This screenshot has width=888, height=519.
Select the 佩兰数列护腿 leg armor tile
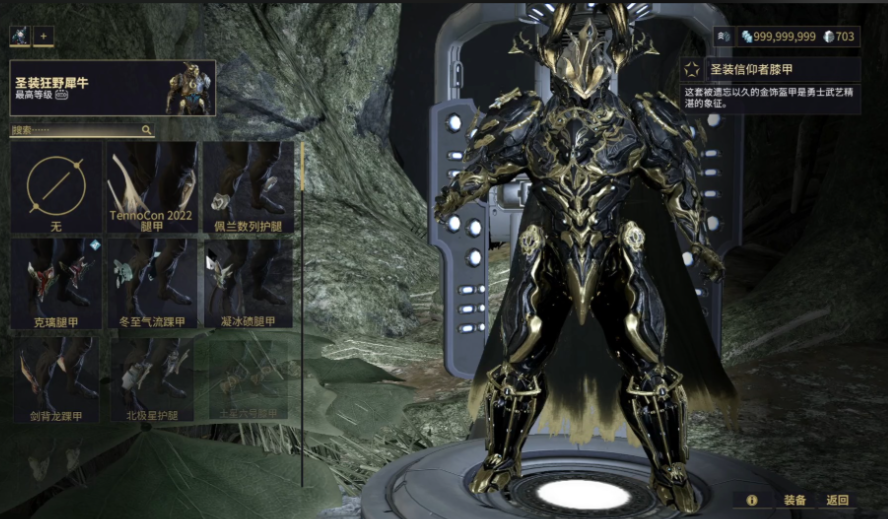(x=247, y=187)
